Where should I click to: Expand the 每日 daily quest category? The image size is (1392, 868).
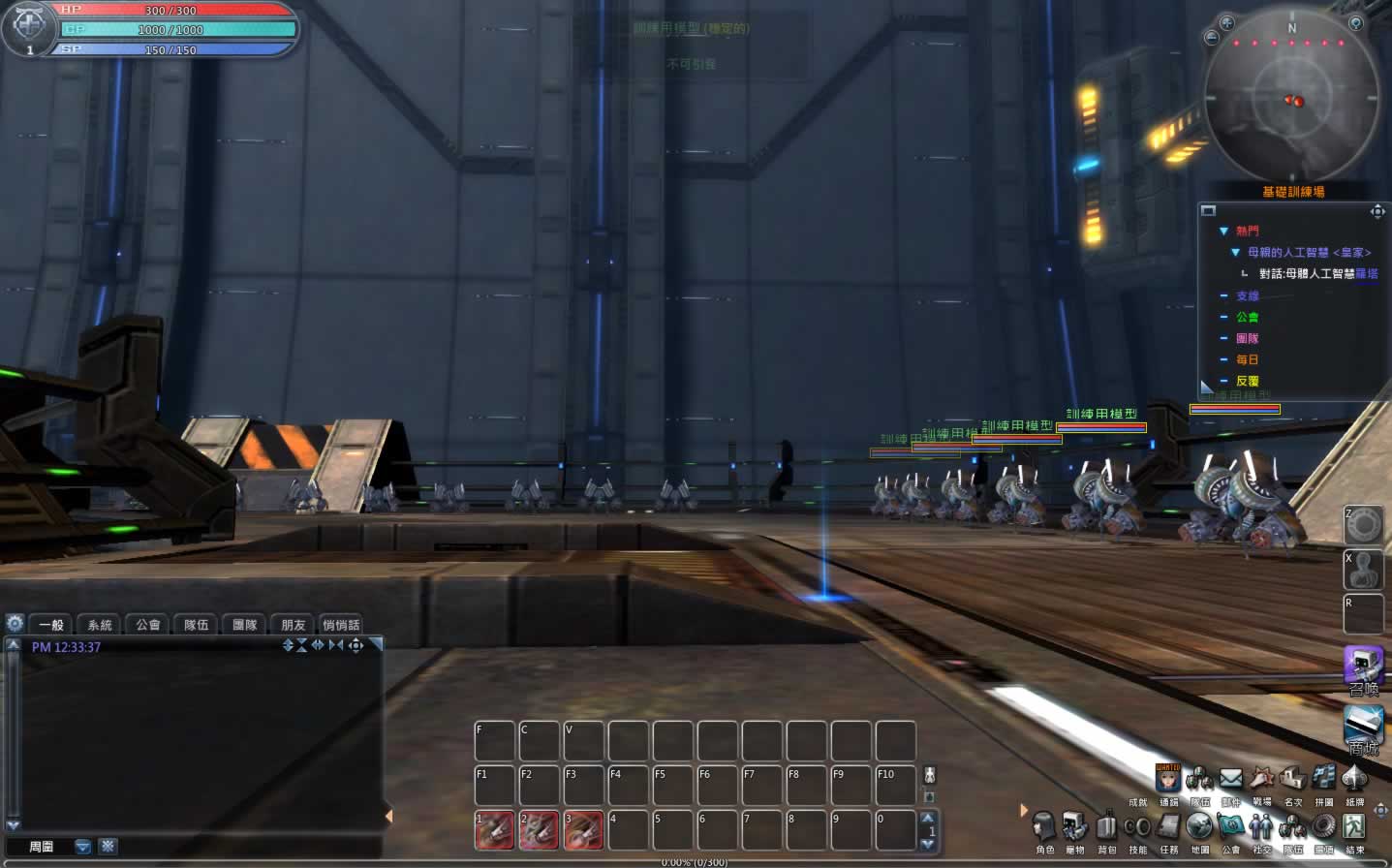[x=1224, y=359]
